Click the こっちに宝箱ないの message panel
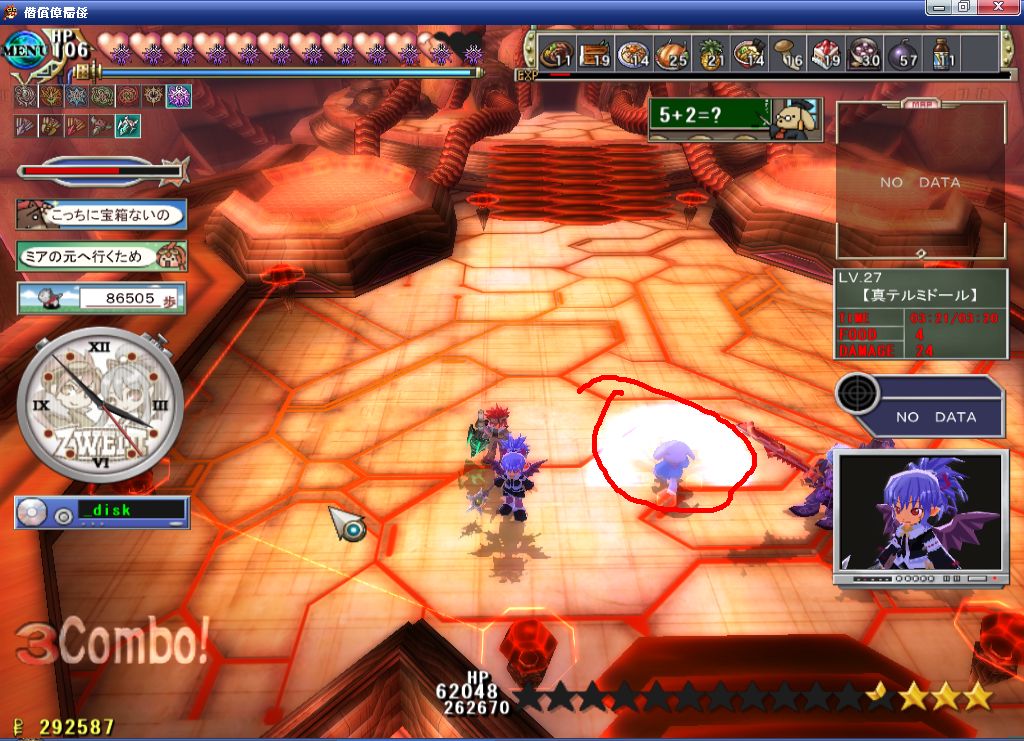Screen dimensions: 1024x741 (x=101, y=213)
